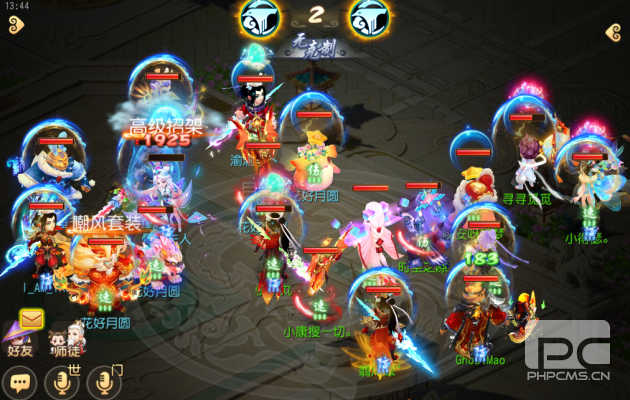Activate the 门 sect voice microphone
630x400 pixels.
(102, 381)
